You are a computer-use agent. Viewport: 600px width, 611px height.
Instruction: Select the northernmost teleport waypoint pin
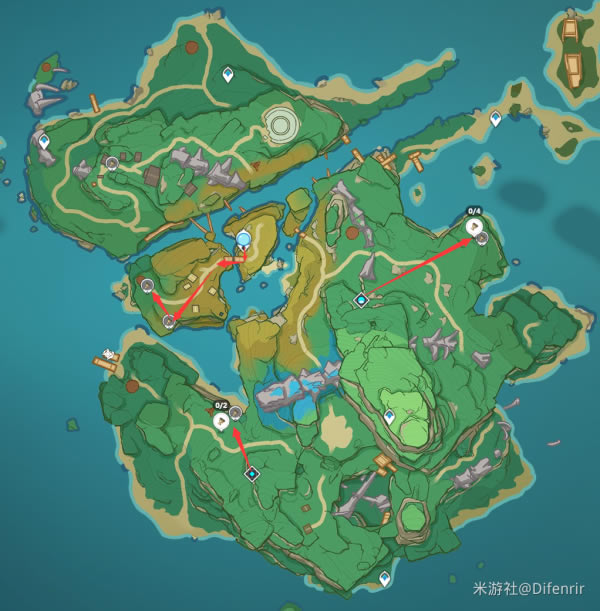(228, 74)
